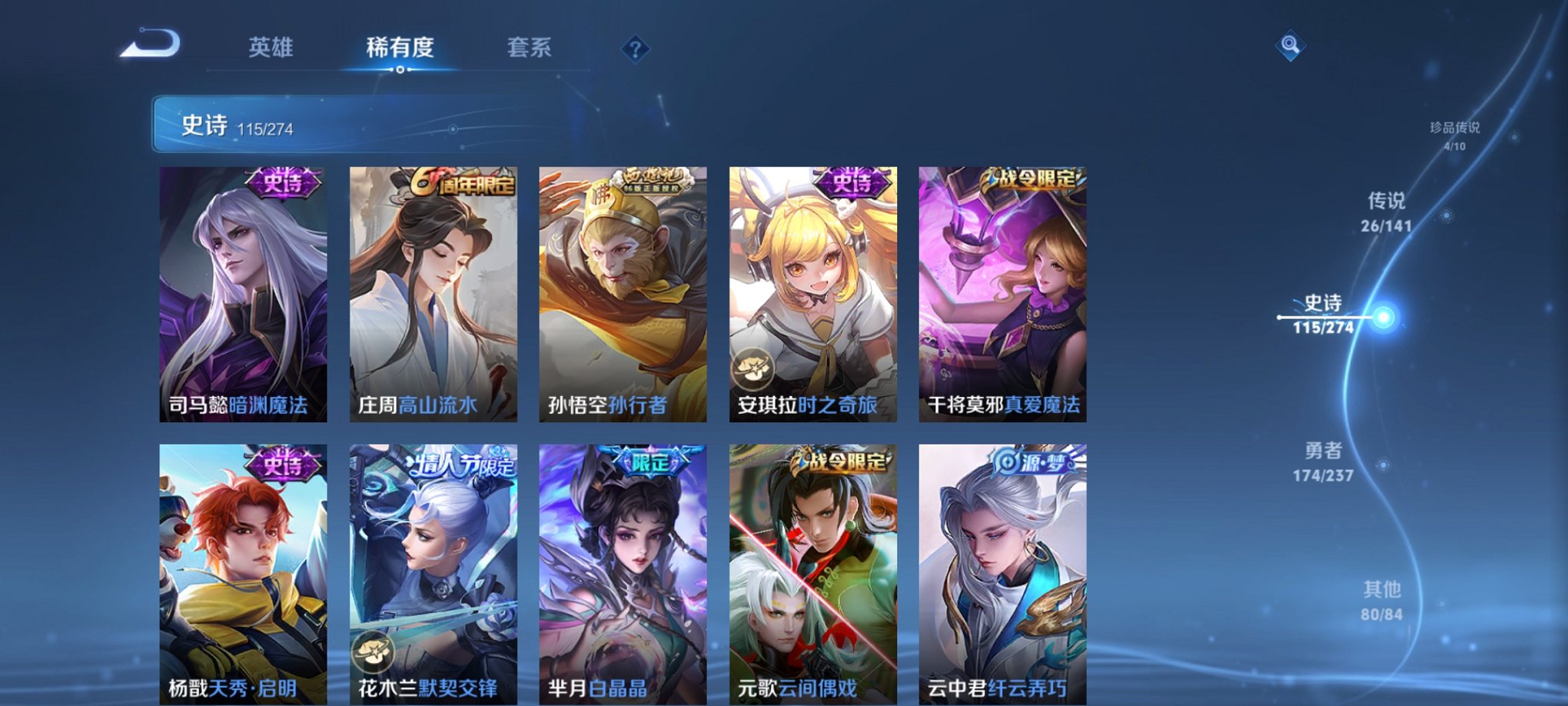Image resolution: width=1568 pixels, height=706 pixels.
Task: Open the help question mark icon
Action: coord(635,49)
